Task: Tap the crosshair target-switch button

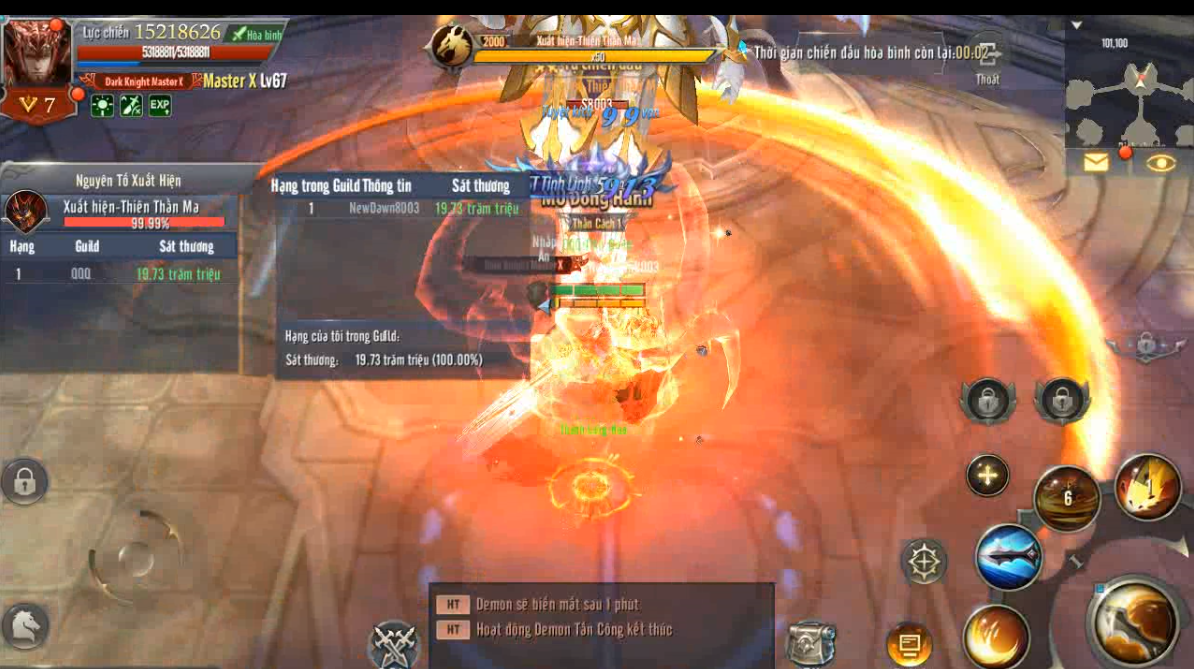Action: [924, 562]
